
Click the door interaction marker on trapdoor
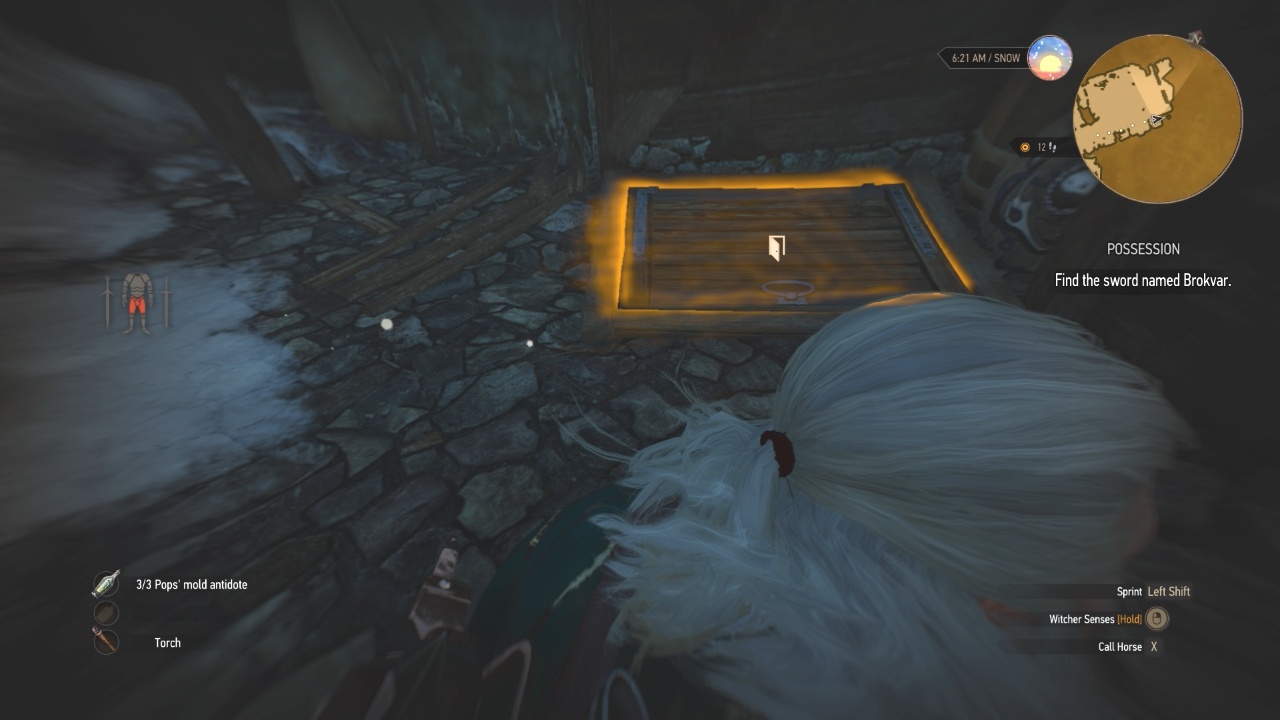tap(775, 248)
